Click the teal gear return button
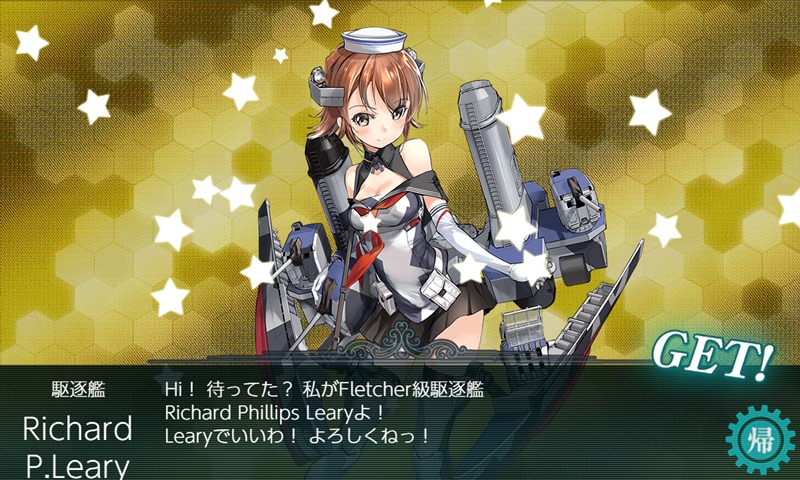The width and height of the screenshot is (800, 480). pos(758,437)
